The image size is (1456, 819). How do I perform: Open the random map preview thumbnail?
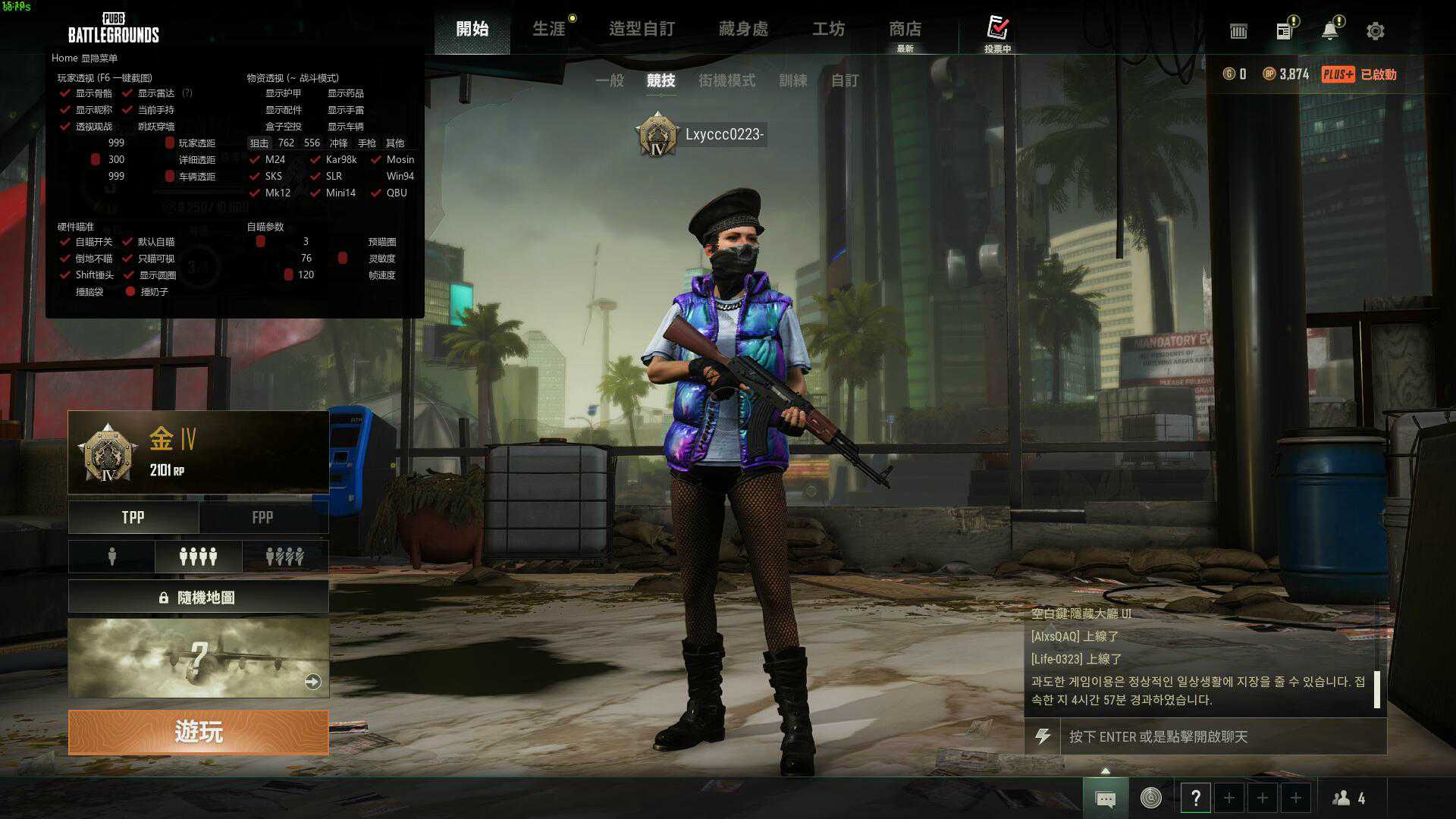point(198,657)
